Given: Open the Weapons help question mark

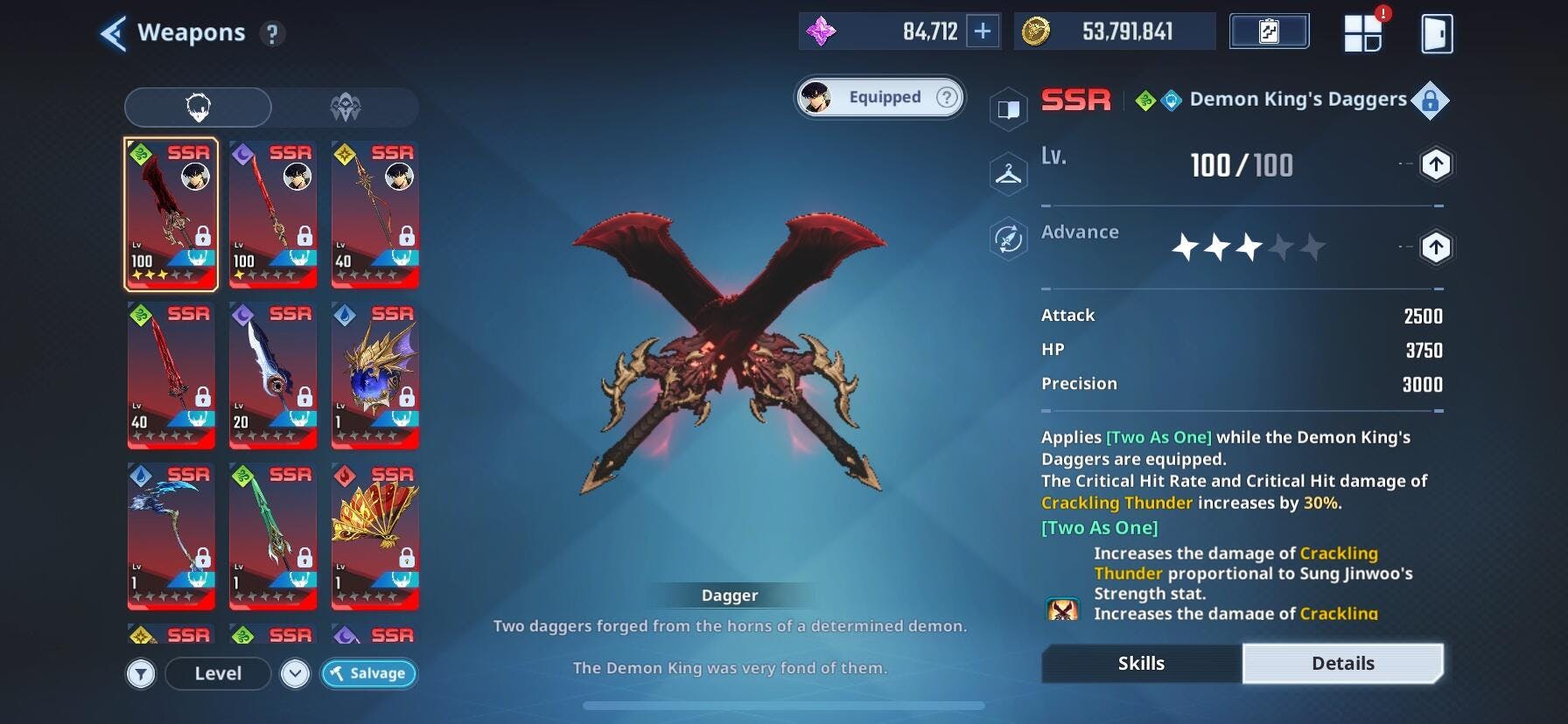Looking at the screenshot, I should [272, 34].
